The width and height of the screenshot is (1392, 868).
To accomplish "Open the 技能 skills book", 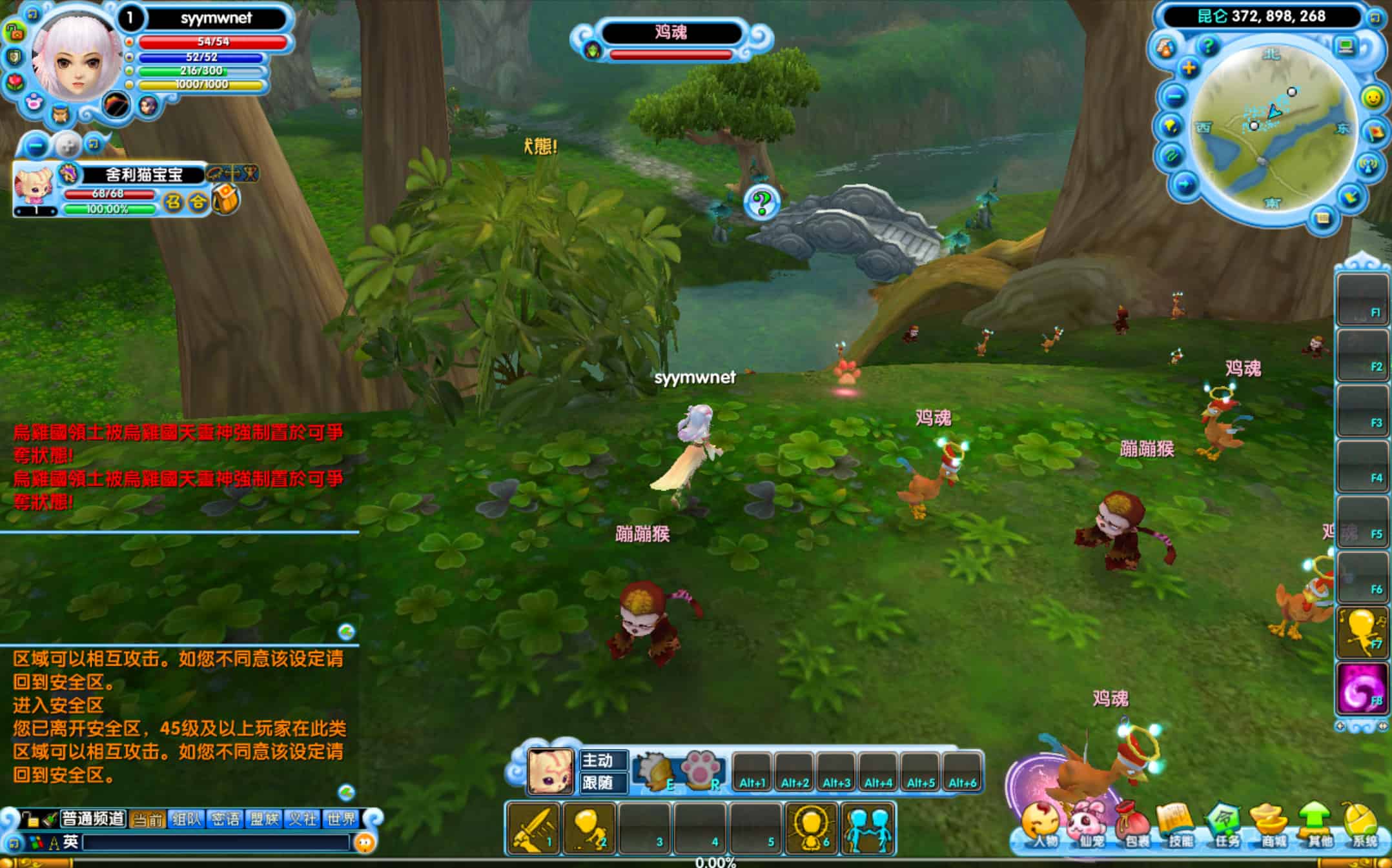I will click(1179, 826).
